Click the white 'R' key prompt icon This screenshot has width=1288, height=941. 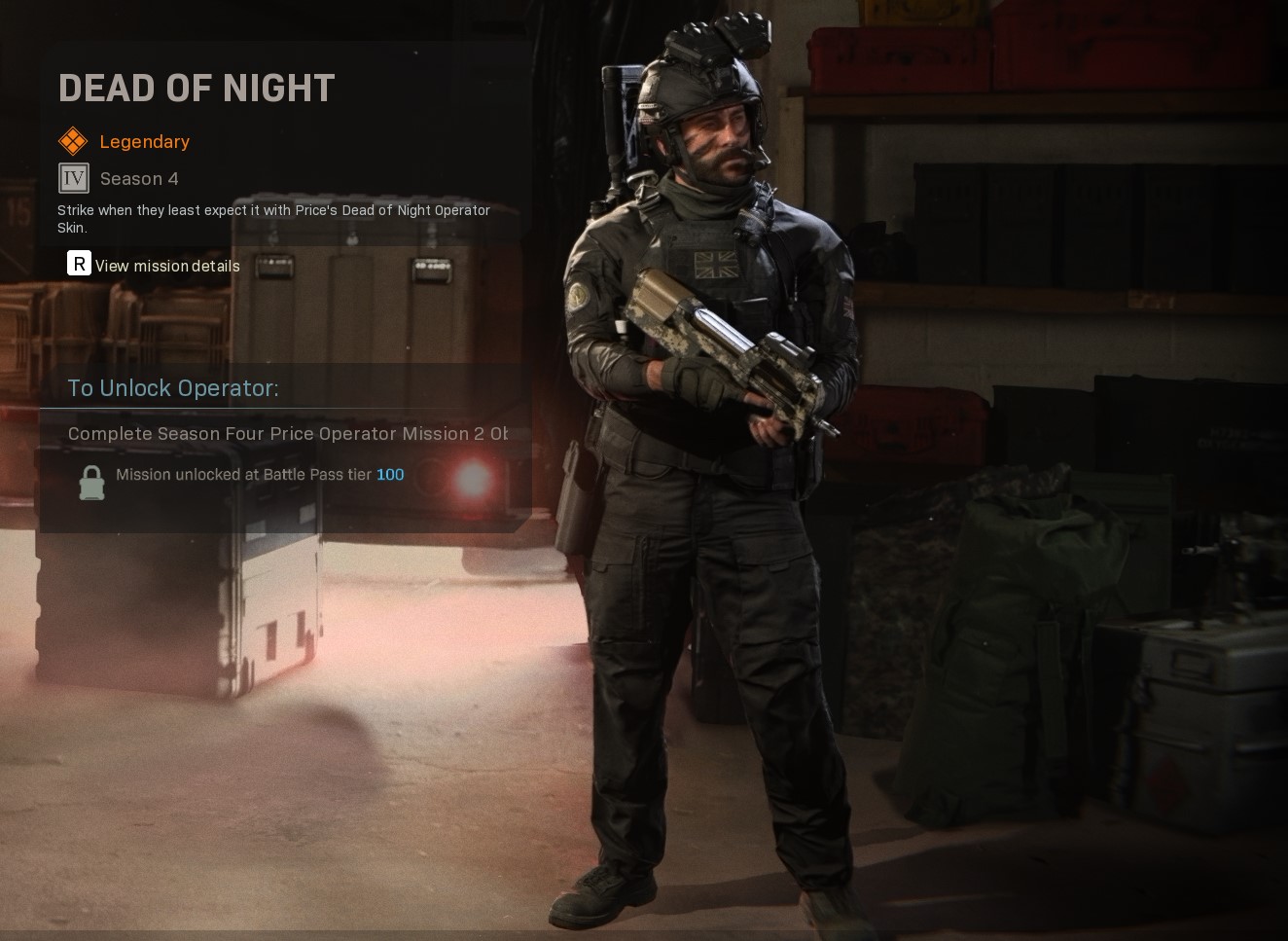78,263
